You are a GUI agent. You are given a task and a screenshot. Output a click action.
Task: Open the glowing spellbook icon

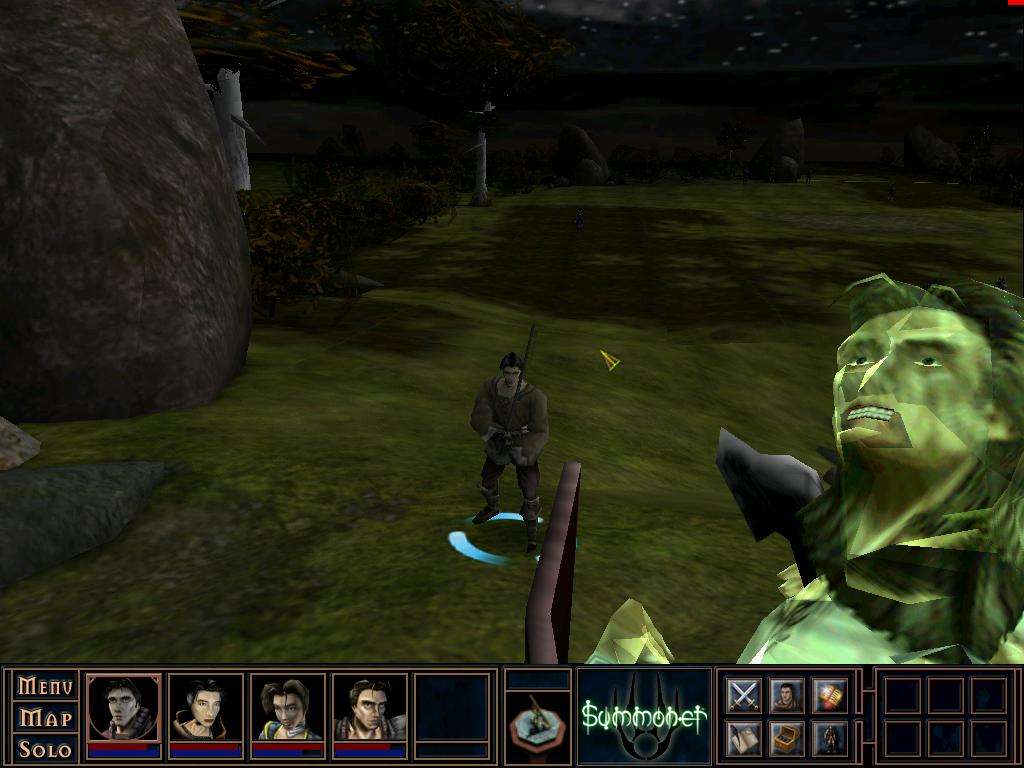click(830, 695)
